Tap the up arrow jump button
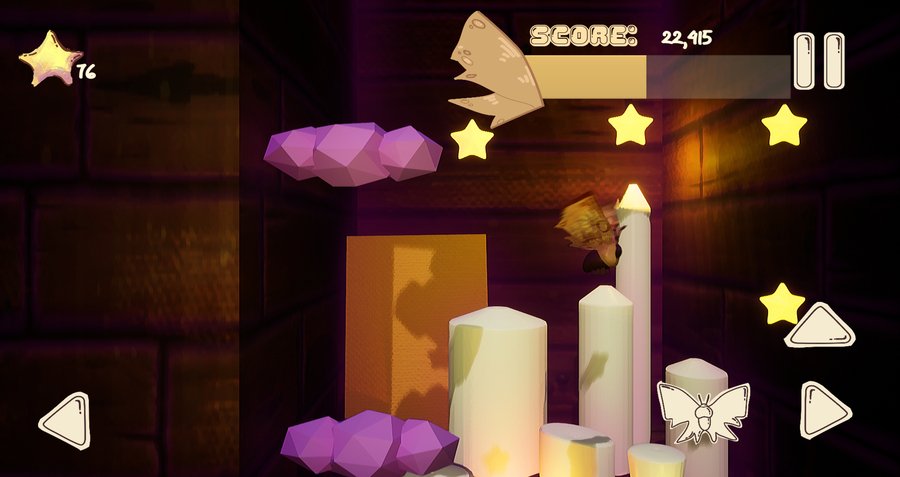Screen dimensions: 900x477 click(820, 327)
